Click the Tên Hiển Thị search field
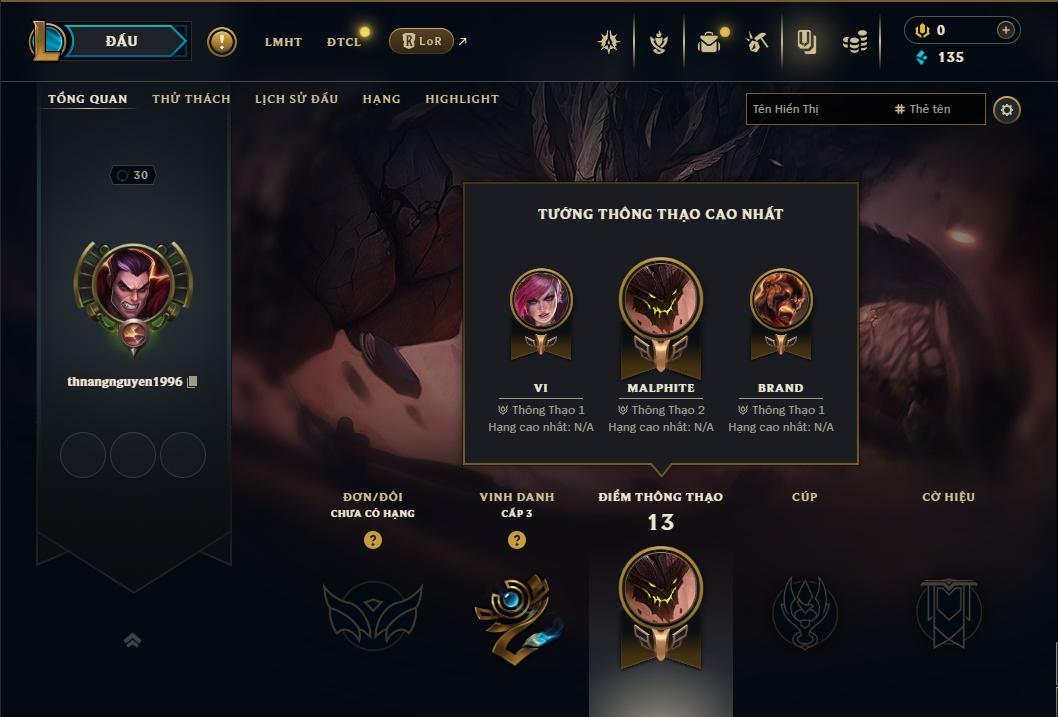Screen dimensions: 1058x717 tap(815, 109)
